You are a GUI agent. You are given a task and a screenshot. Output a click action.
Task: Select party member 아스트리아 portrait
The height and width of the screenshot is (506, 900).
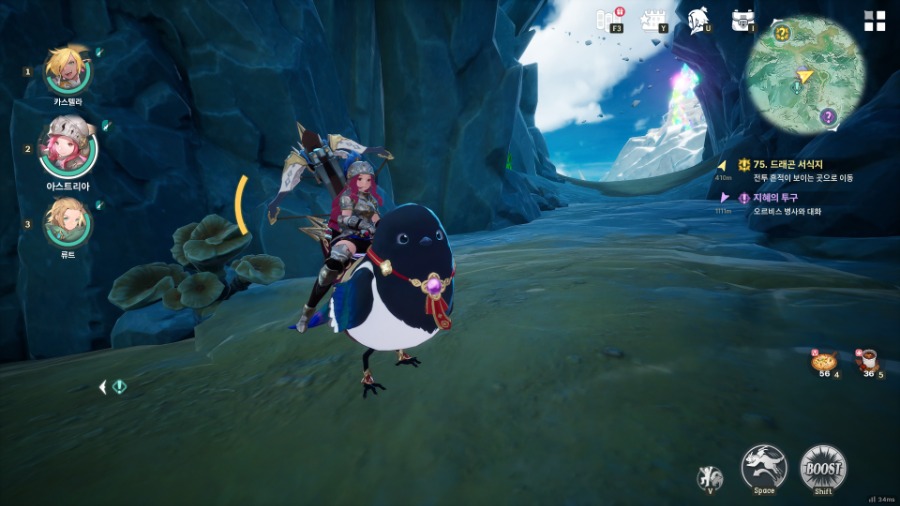point(68,147)
